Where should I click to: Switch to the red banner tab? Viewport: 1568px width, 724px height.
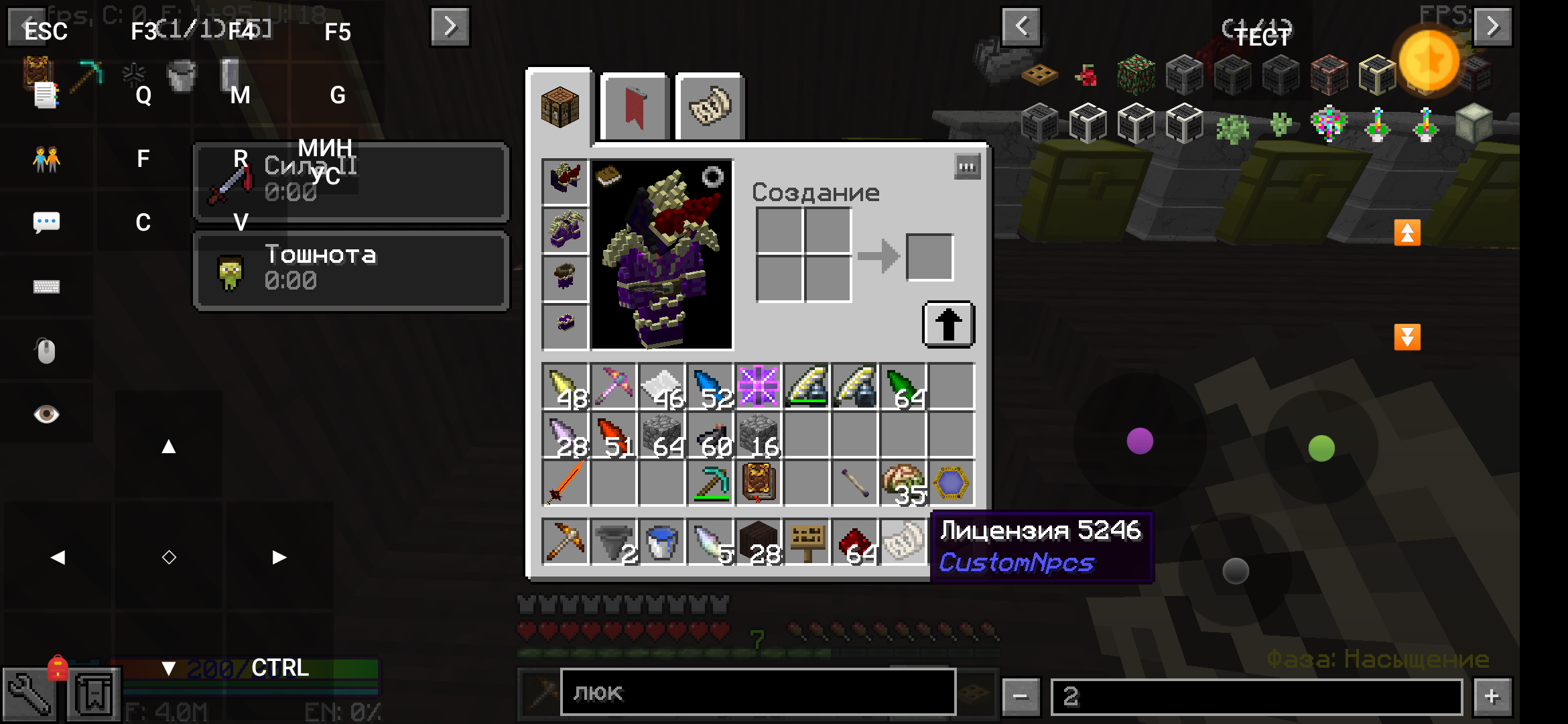pyautogui.click(x=634, y=107)
